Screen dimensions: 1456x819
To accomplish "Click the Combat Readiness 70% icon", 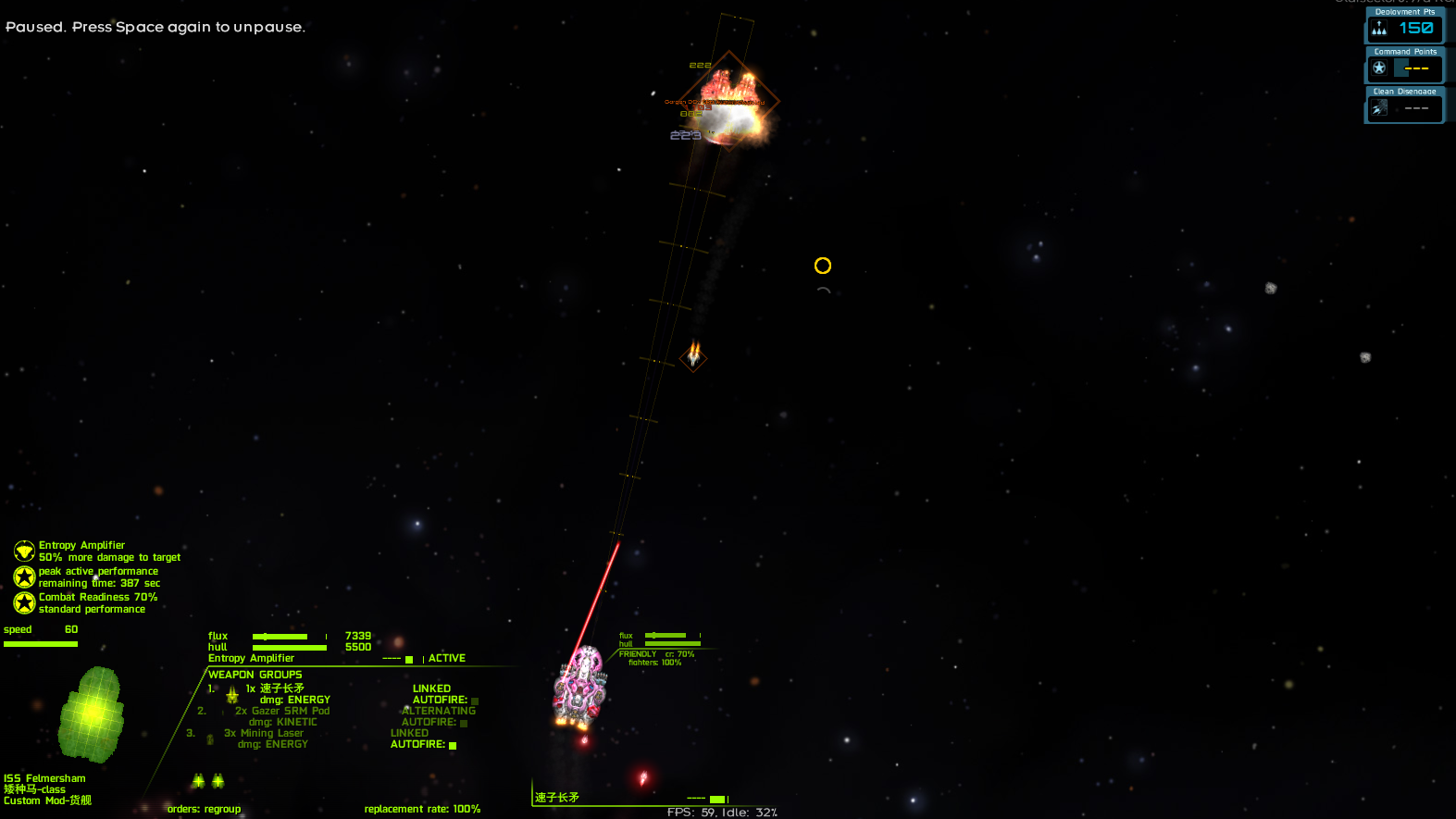I will pos(24,603).
